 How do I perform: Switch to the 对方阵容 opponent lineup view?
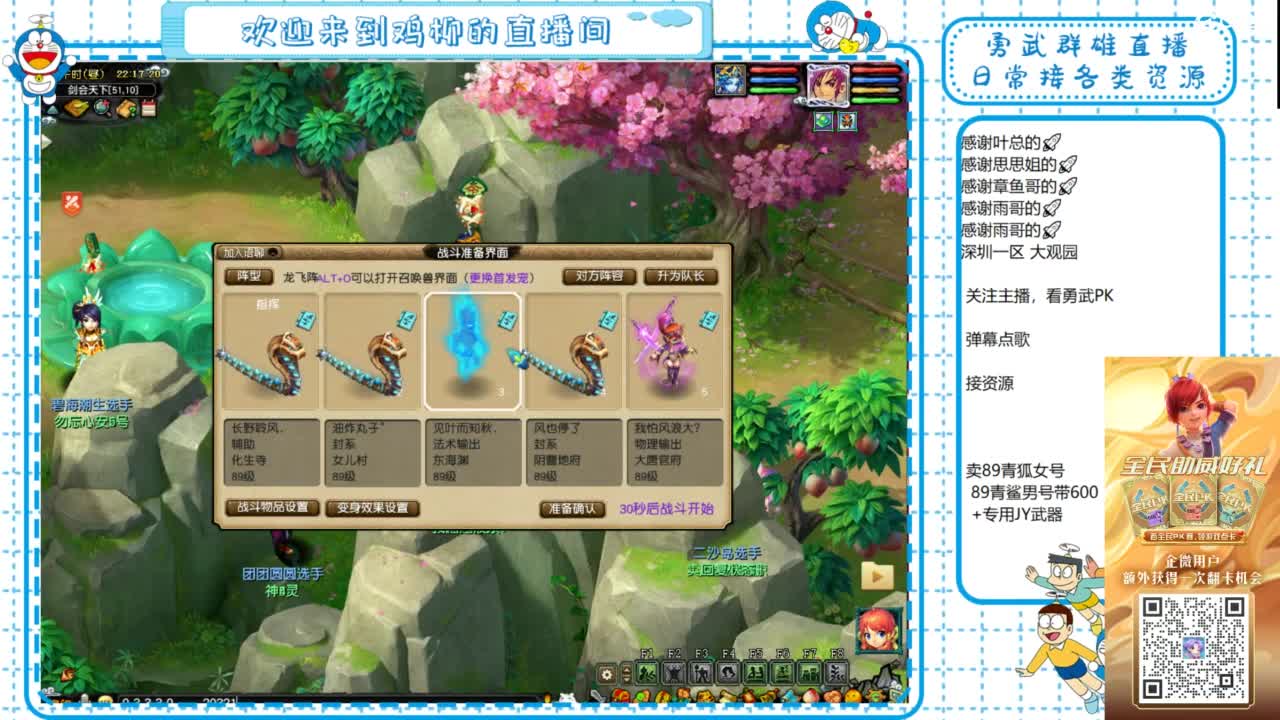599,276
